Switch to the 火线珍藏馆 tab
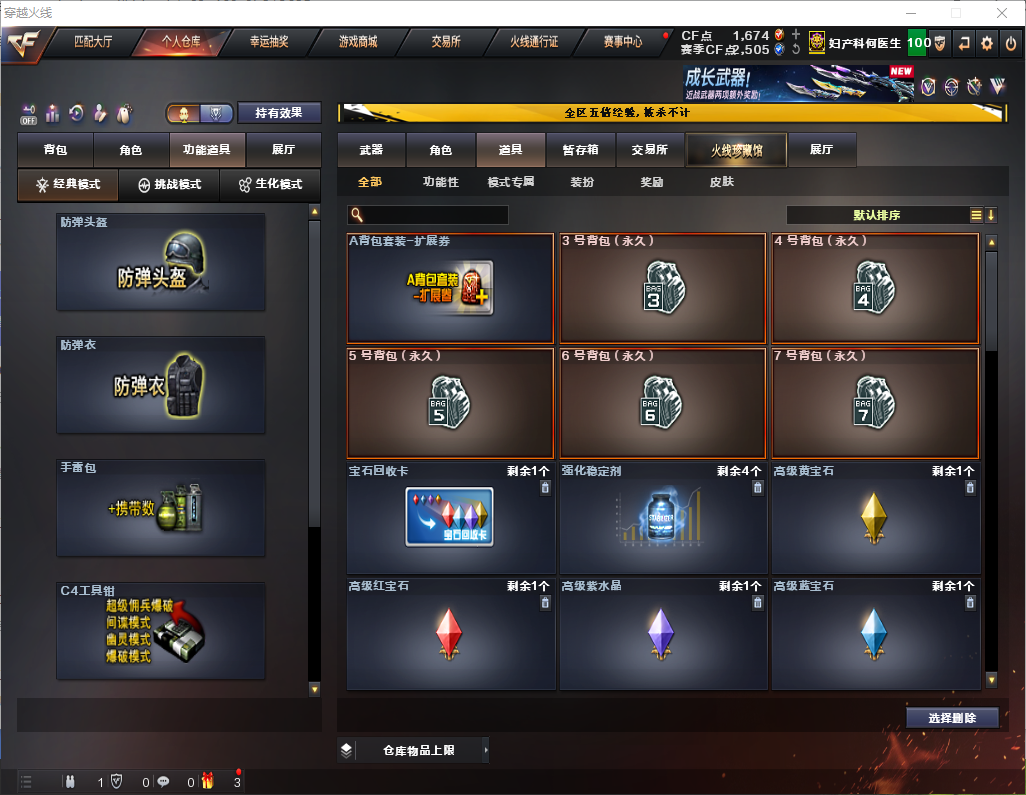Viewport: 1026px width, 795px height. (736, 150)
